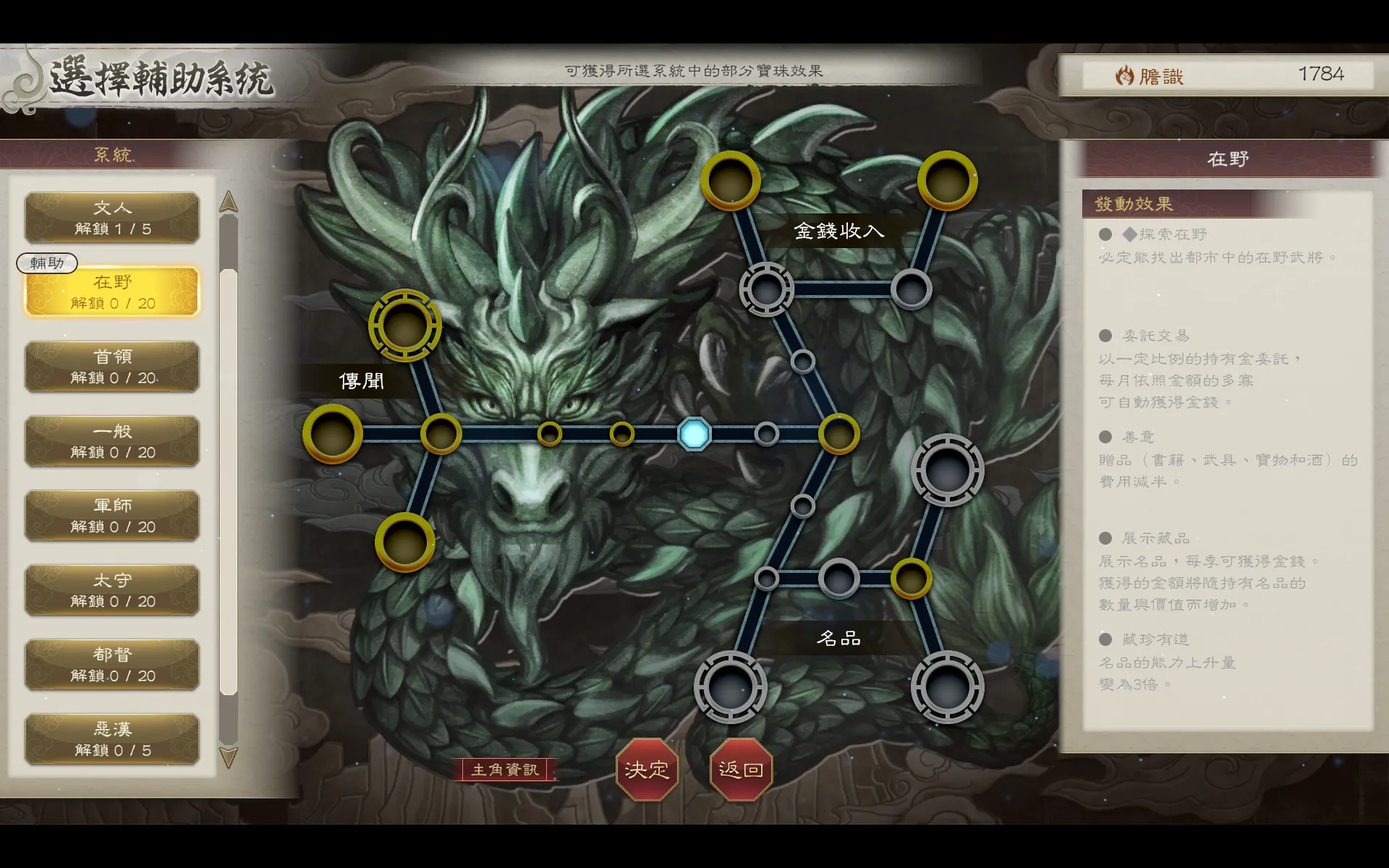Go back with the 返回 button
The image size is (1389, 868).
pos(741,770)
